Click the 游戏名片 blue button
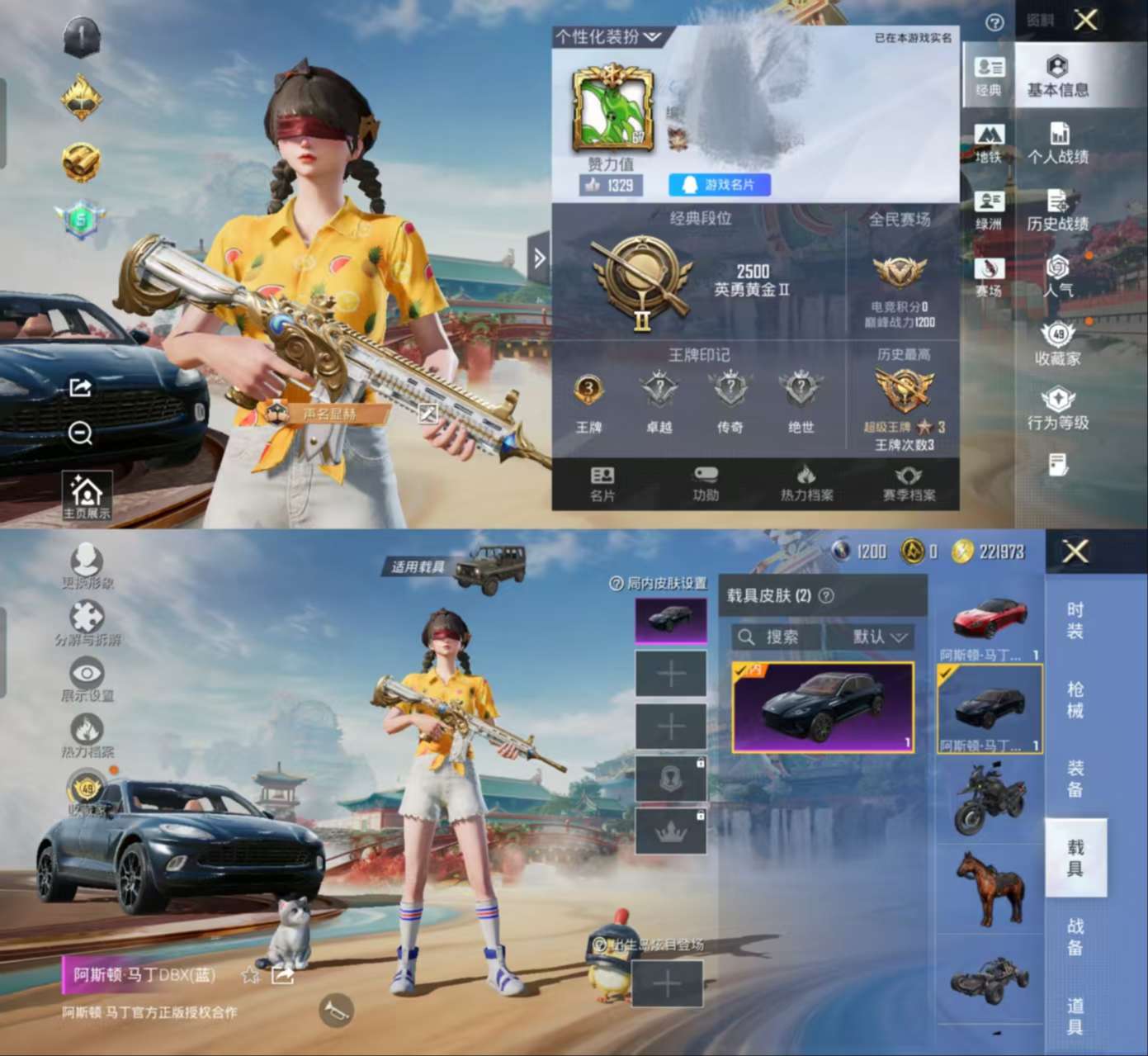The width and height of the screenshot is (1148, 1056). 719,185
